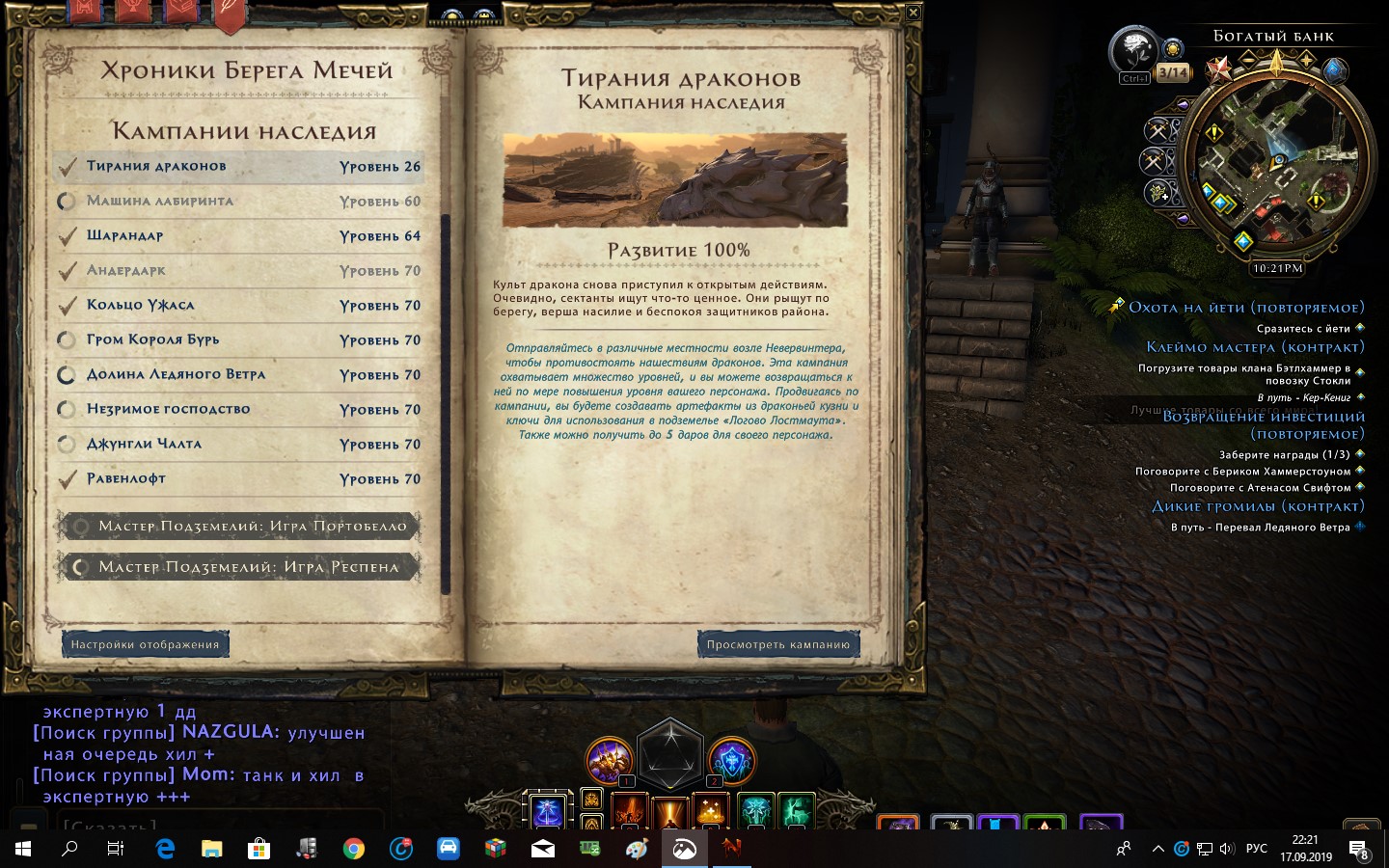Expand the purple arrow above the minimap sidebar
Image resolution: width=1389 pixels, height=868 pixels.
(1183, 105)
